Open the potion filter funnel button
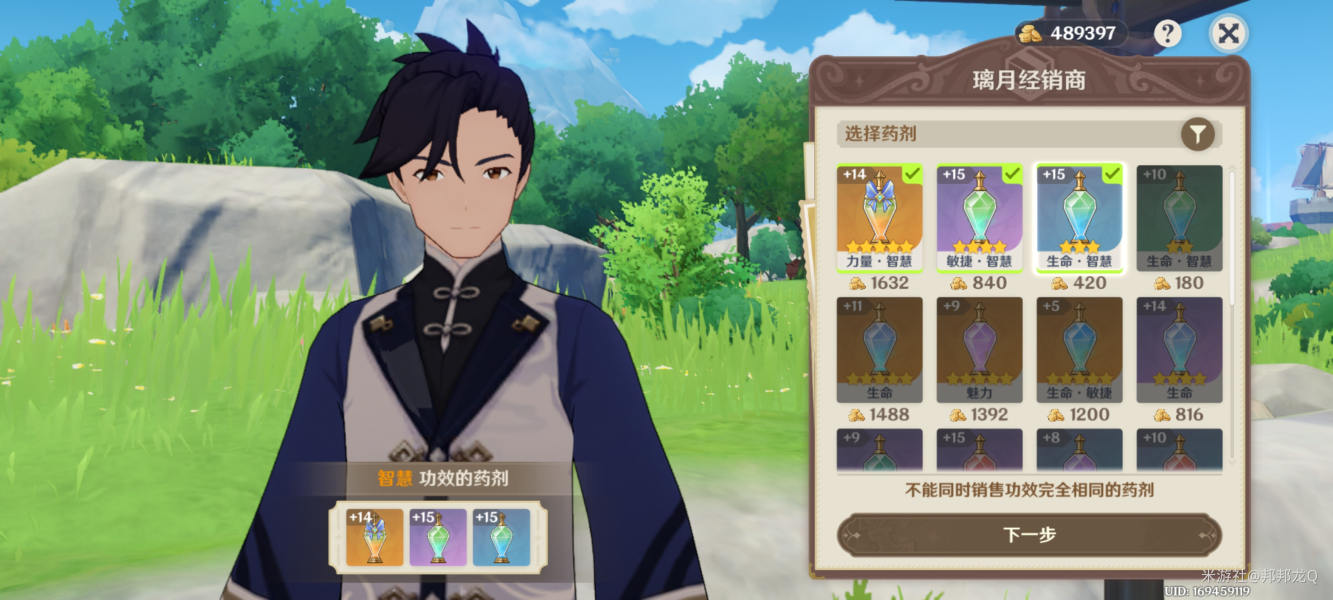This screenshot has height=600, width=1333. tap(1197, 134)
